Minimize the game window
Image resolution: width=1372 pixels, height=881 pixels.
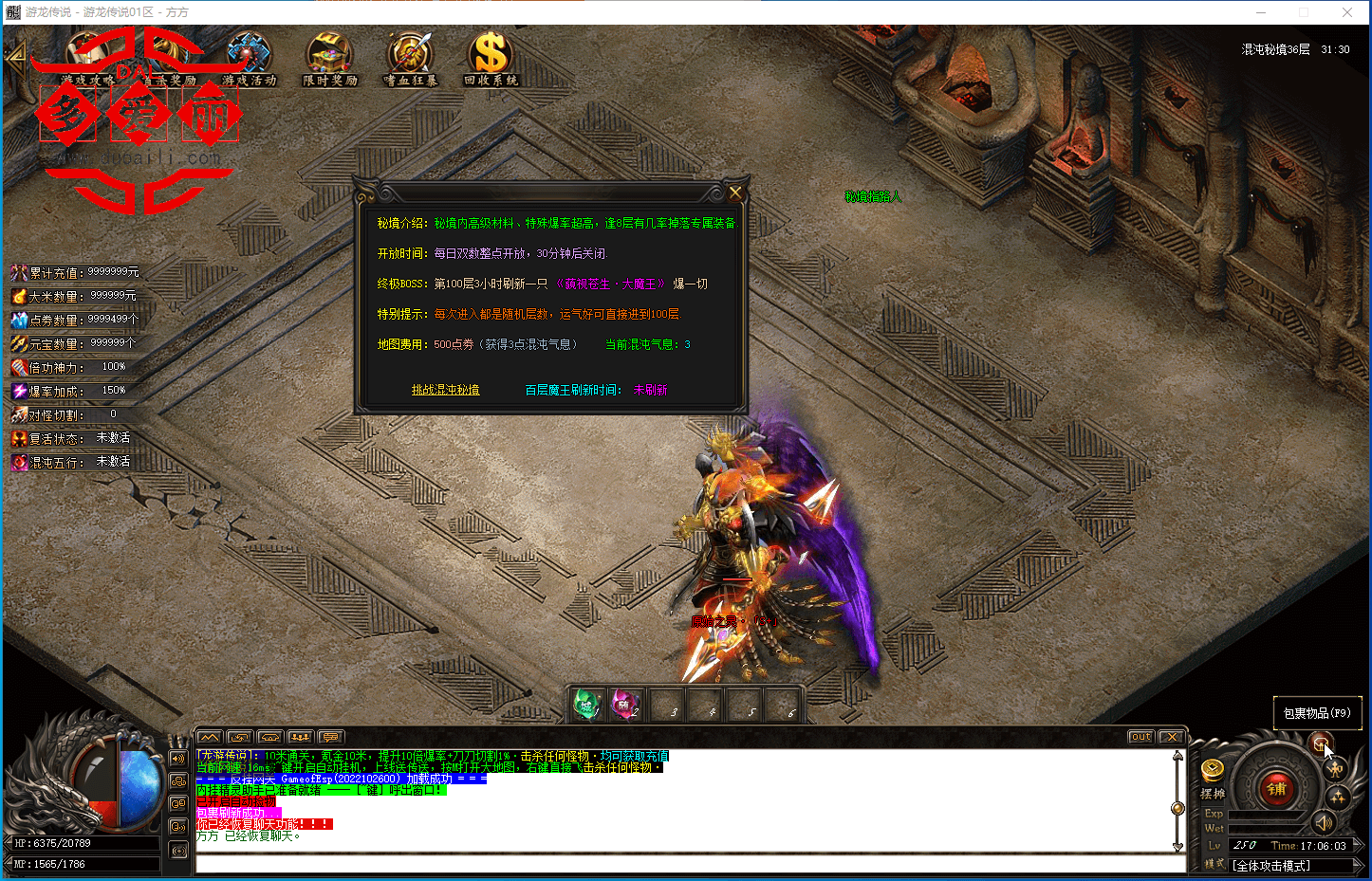pyautogui.click(x=1261, y=12)
